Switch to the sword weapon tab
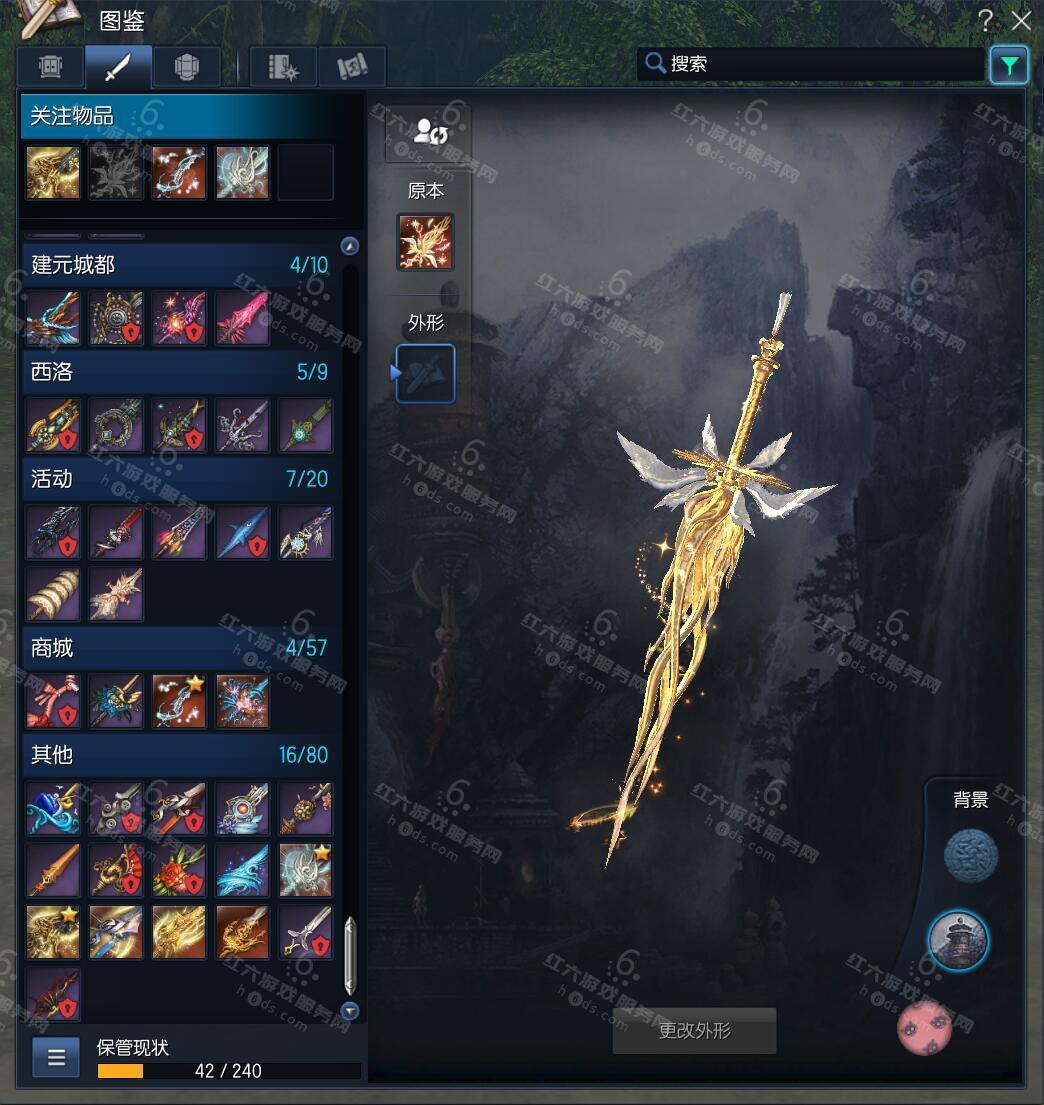This screenshot has width=1044, height=1105. (x=118, y=67)
